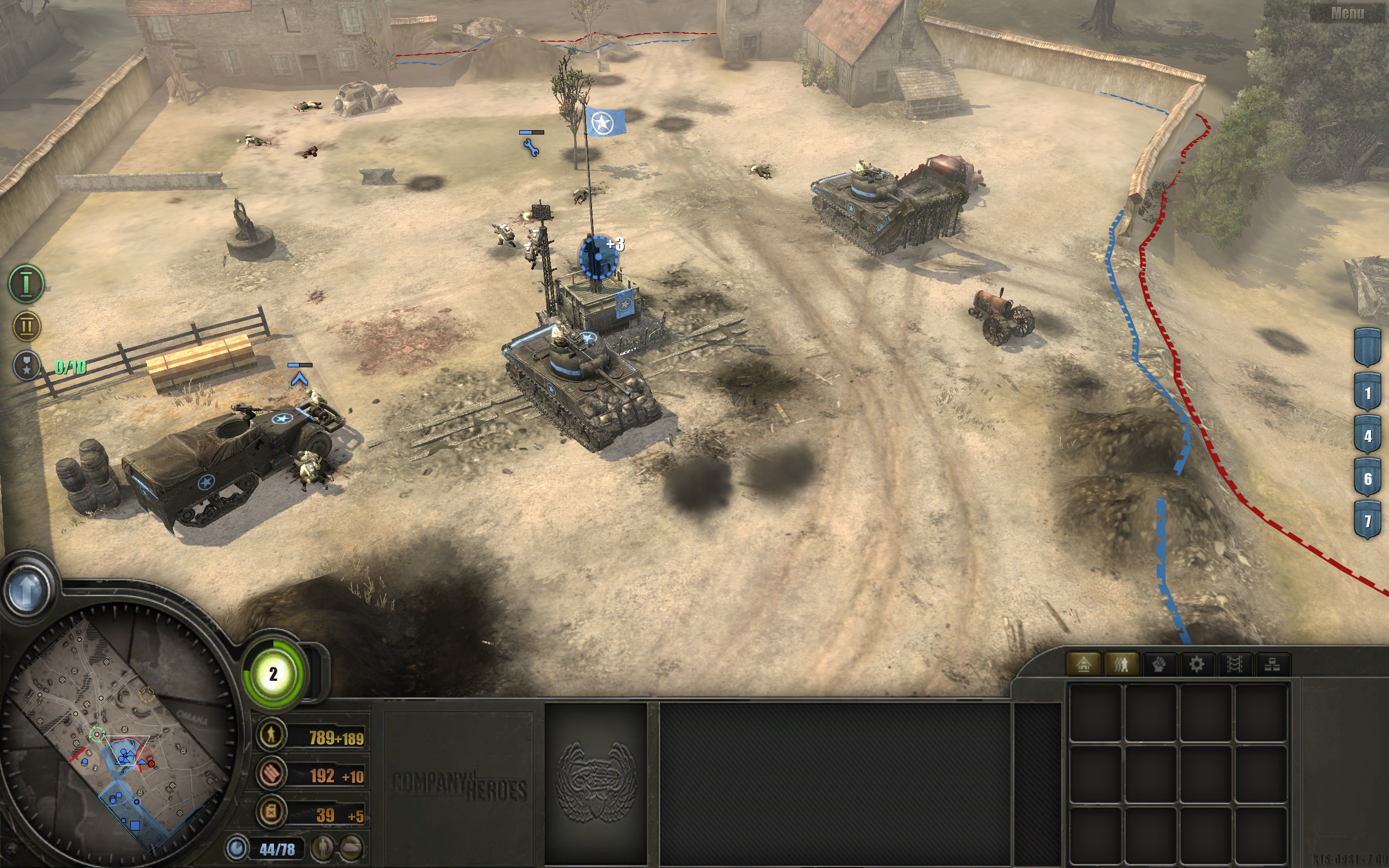This screenshot has height=868, width=1389.
Task: Switch to the gear cog tab
Action: click(x=1197, y=664)
